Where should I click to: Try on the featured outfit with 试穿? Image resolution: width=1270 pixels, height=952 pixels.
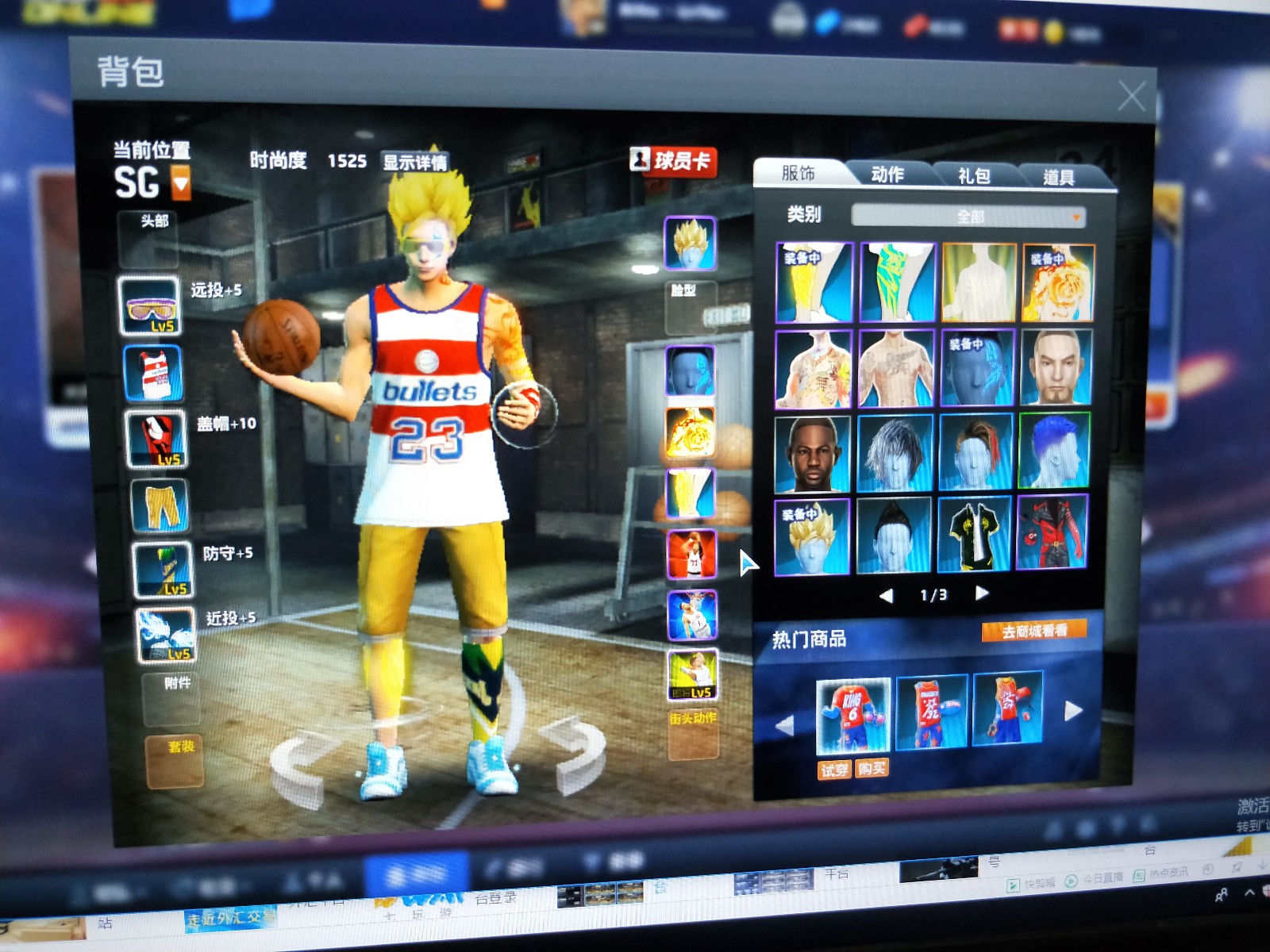click(833, 769)
